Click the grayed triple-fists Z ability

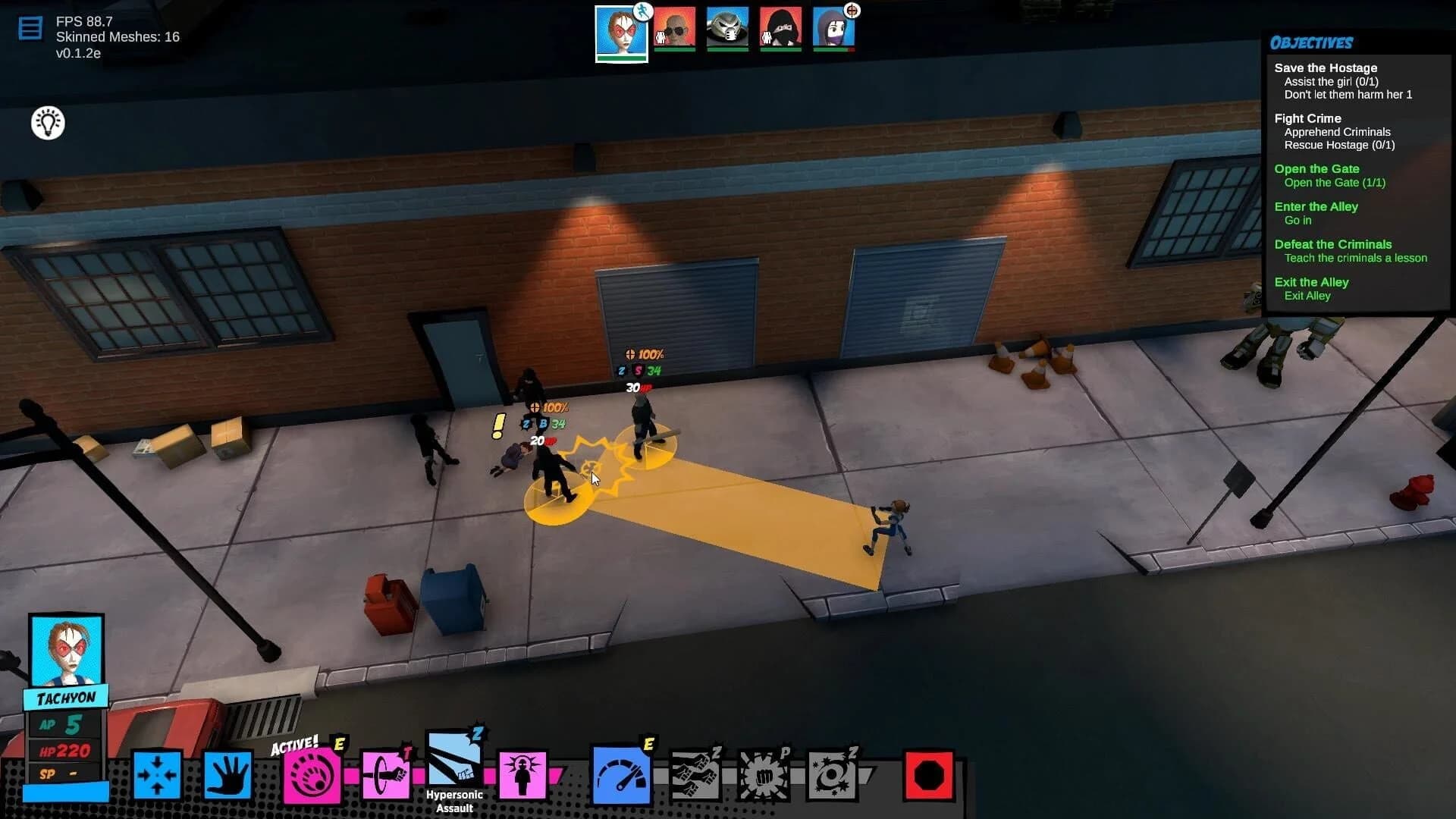[x=694, y=773]
